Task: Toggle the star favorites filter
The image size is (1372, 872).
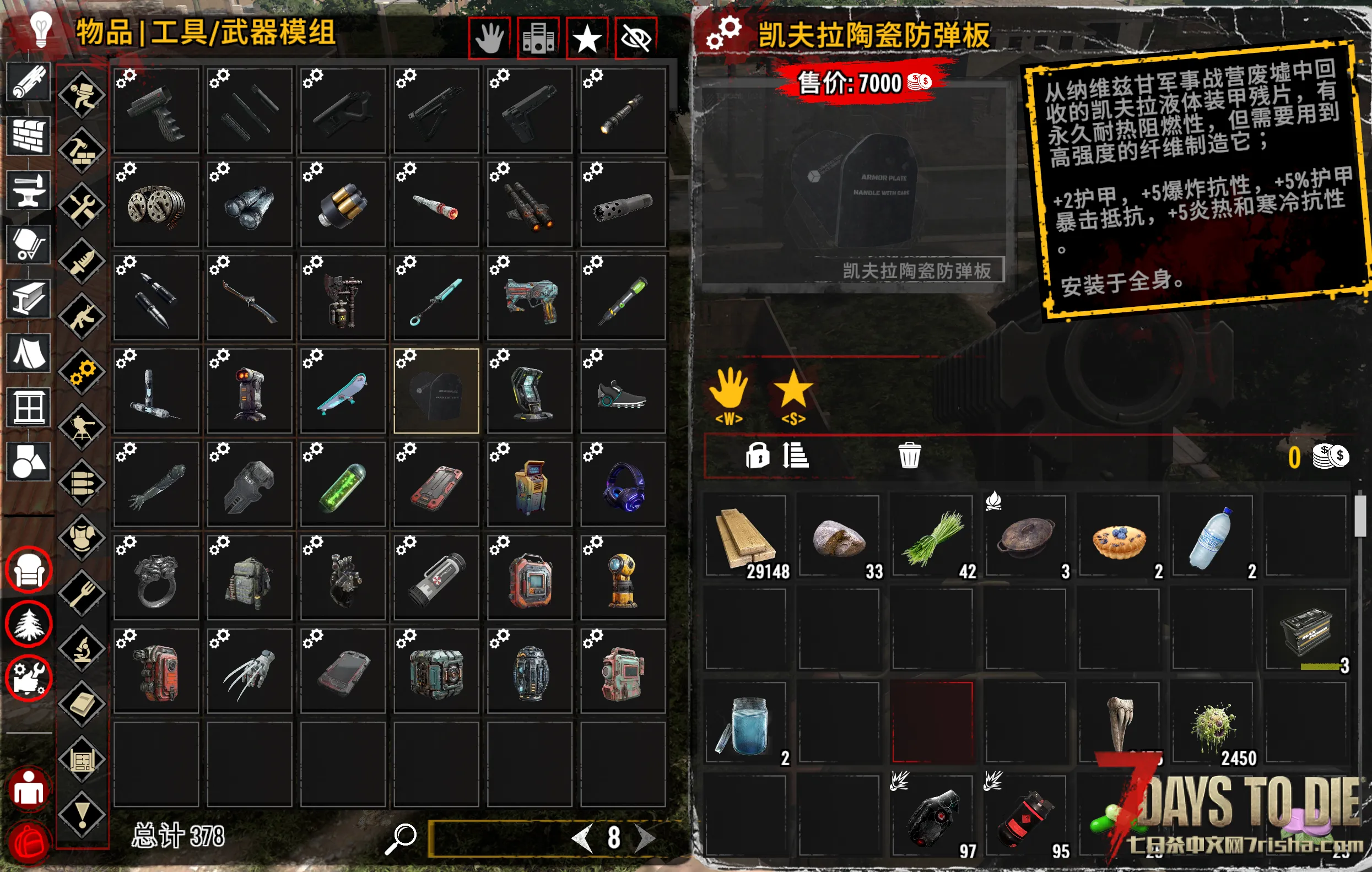Action: click(587, 39)
